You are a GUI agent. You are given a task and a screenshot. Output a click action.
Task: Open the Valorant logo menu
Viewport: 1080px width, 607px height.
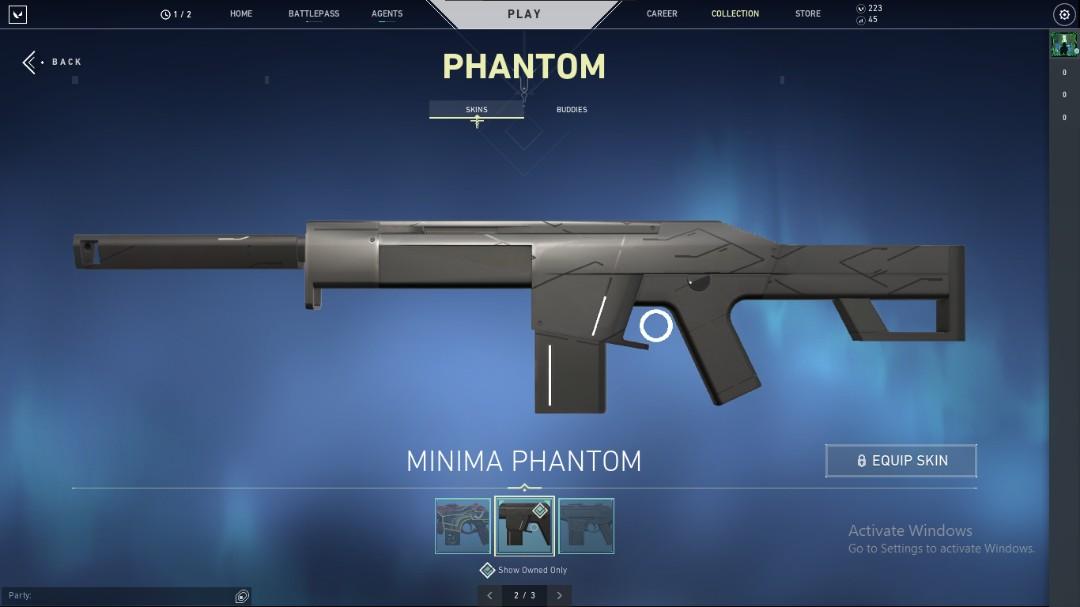click(17, 14)
